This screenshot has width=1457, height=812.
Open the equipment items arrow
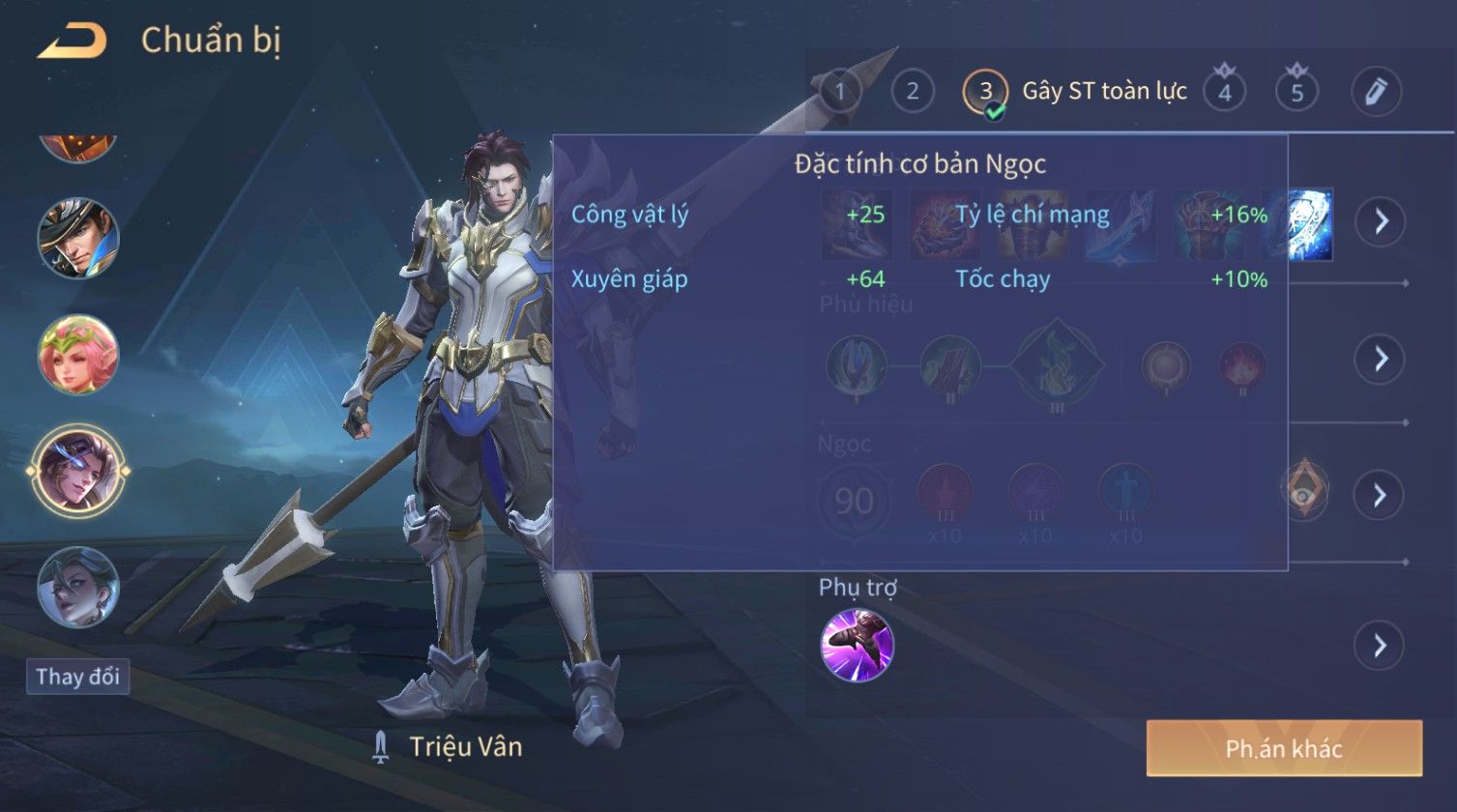[1380, 221]
